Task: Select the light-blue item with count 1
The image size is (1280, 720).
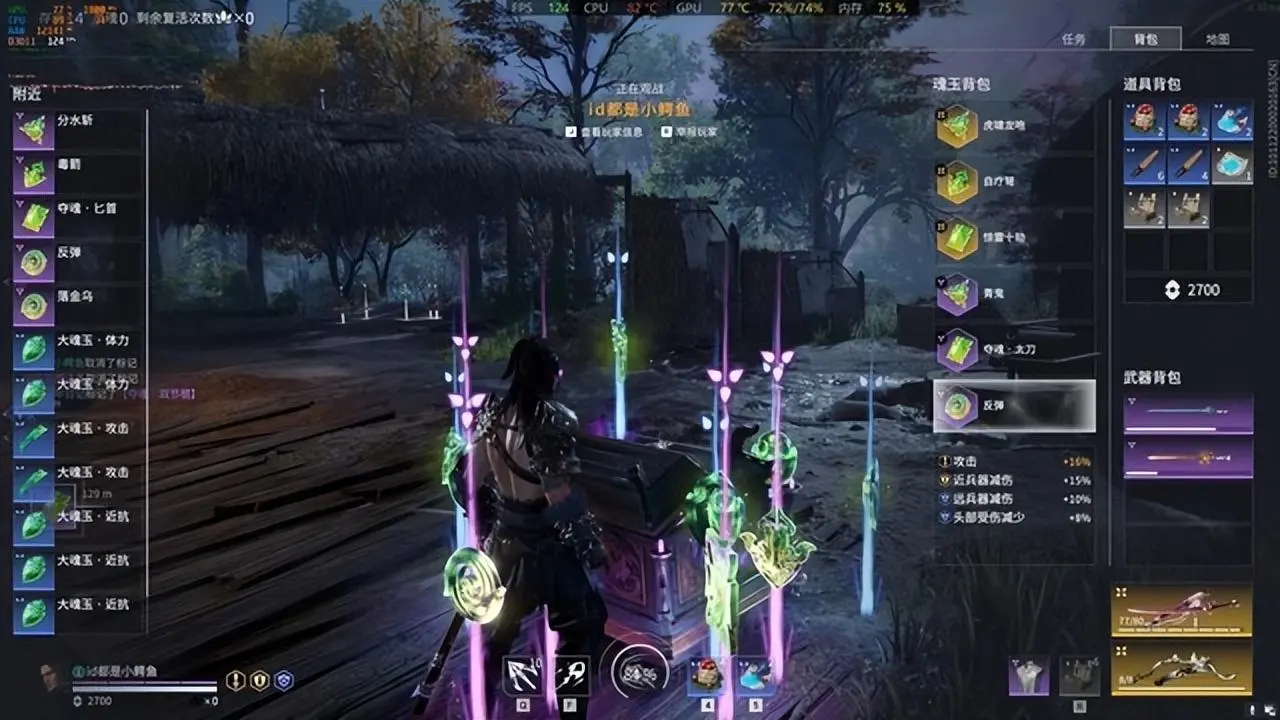Action: click(1232, 164)
